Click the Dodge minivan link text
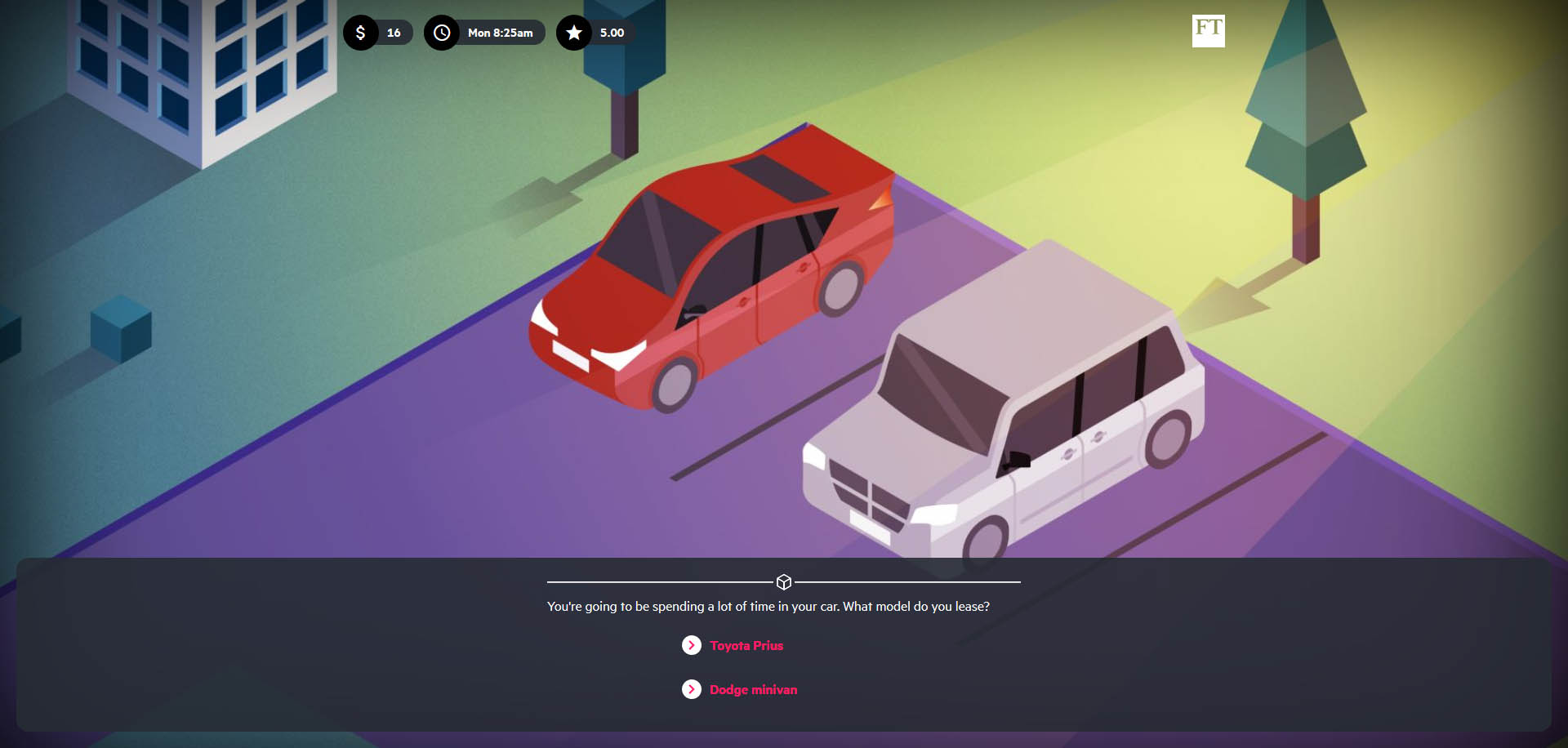 click(x=753, y=689)
